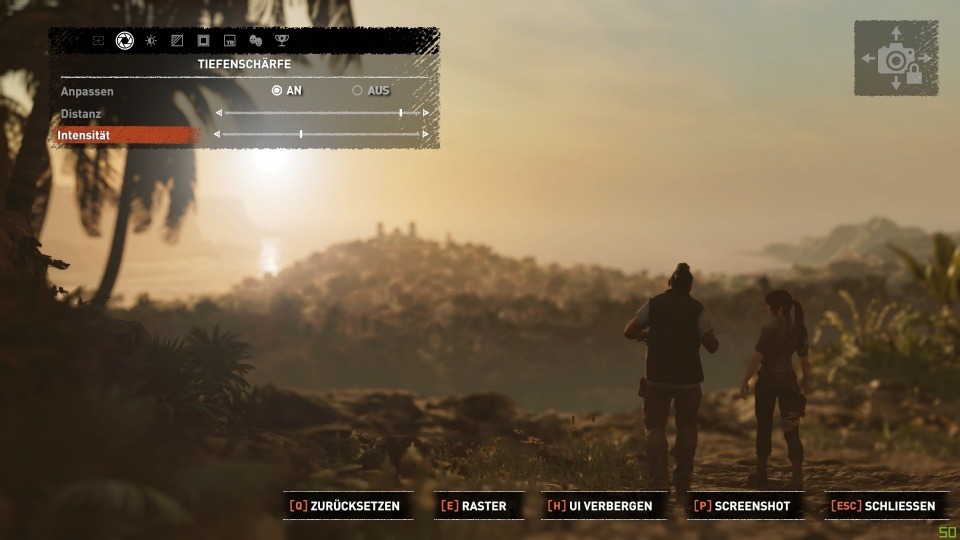
Task: Raise Intensität using its right arrow
Action: [x=426, y=134]
